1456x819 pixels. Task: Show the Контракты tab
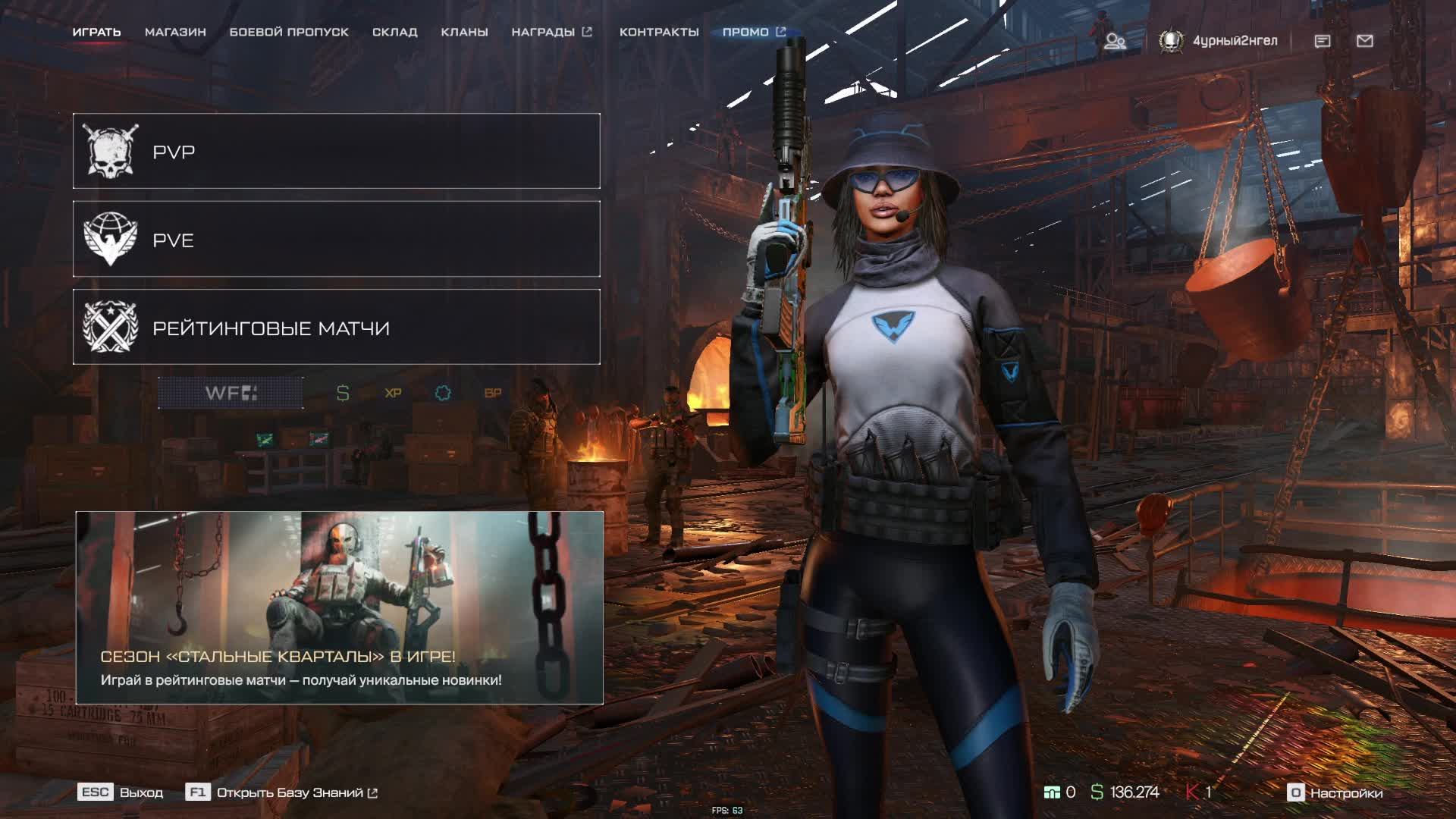(659, 32)
